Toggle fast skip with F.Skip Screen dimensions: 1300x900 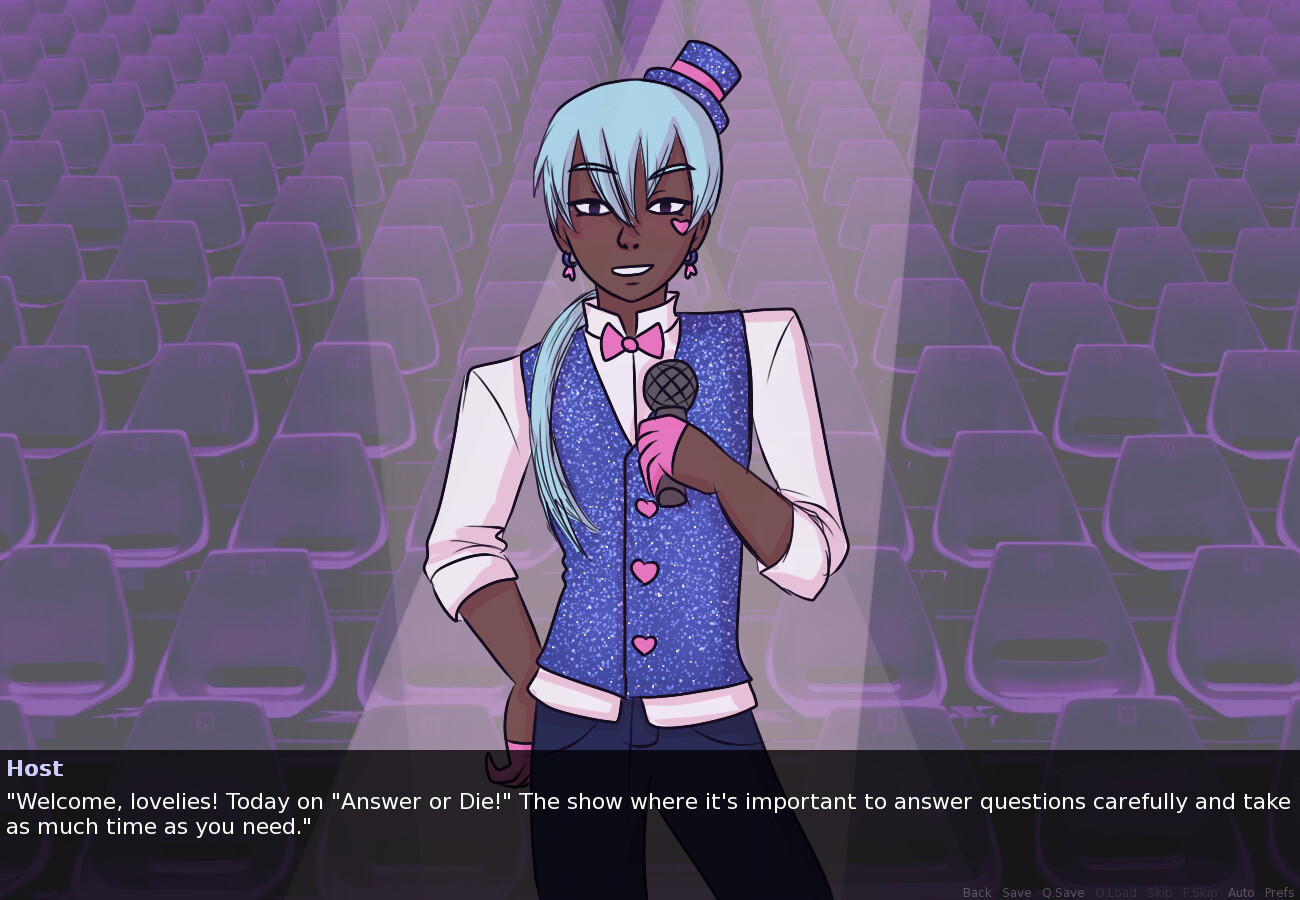pos(1201,892)
